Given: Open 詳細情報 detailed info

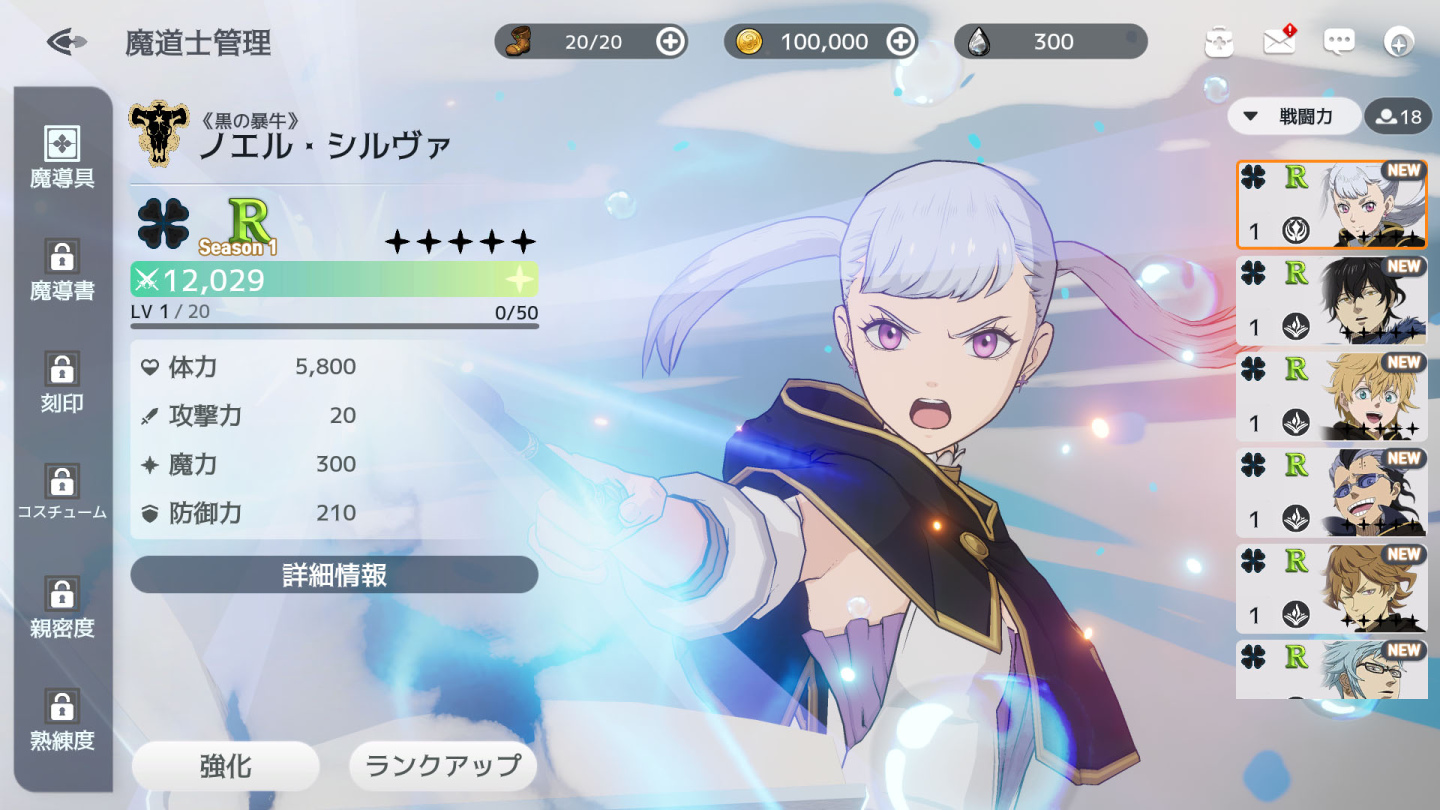Looking at the screenshot, I should click(x=334, y=575).
